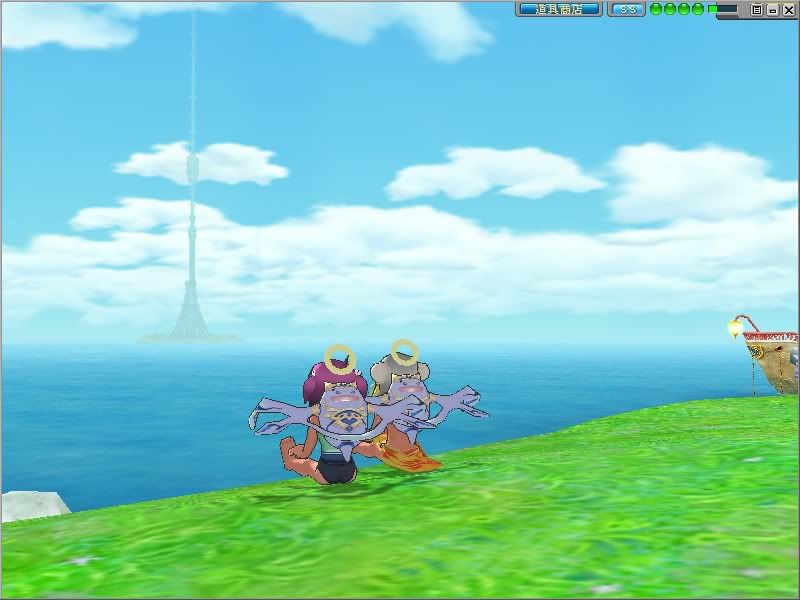
Task: Minimize the game window
Action: point(772,9)
